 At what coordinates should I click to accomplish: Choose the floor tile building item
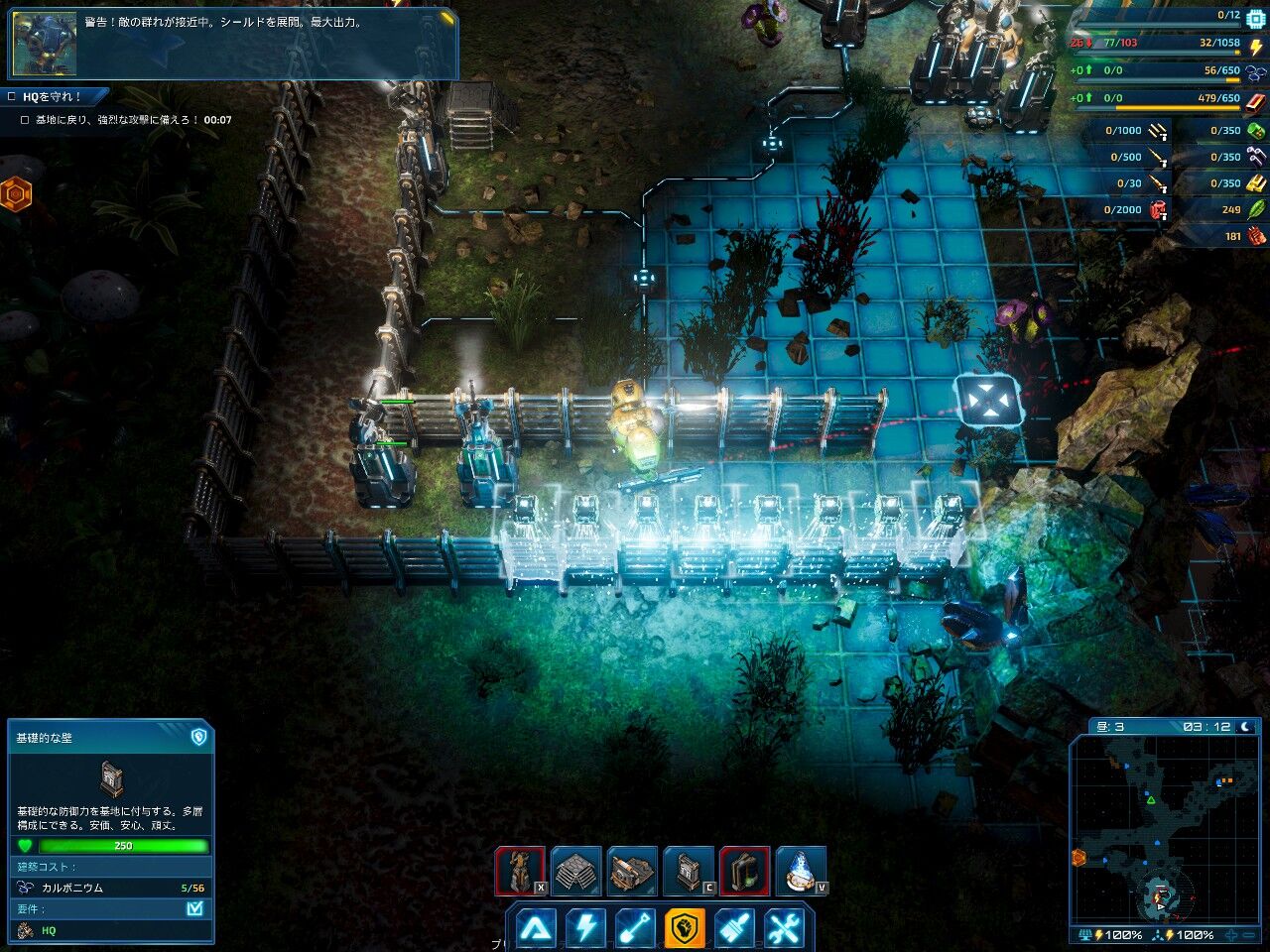[575, 871]
